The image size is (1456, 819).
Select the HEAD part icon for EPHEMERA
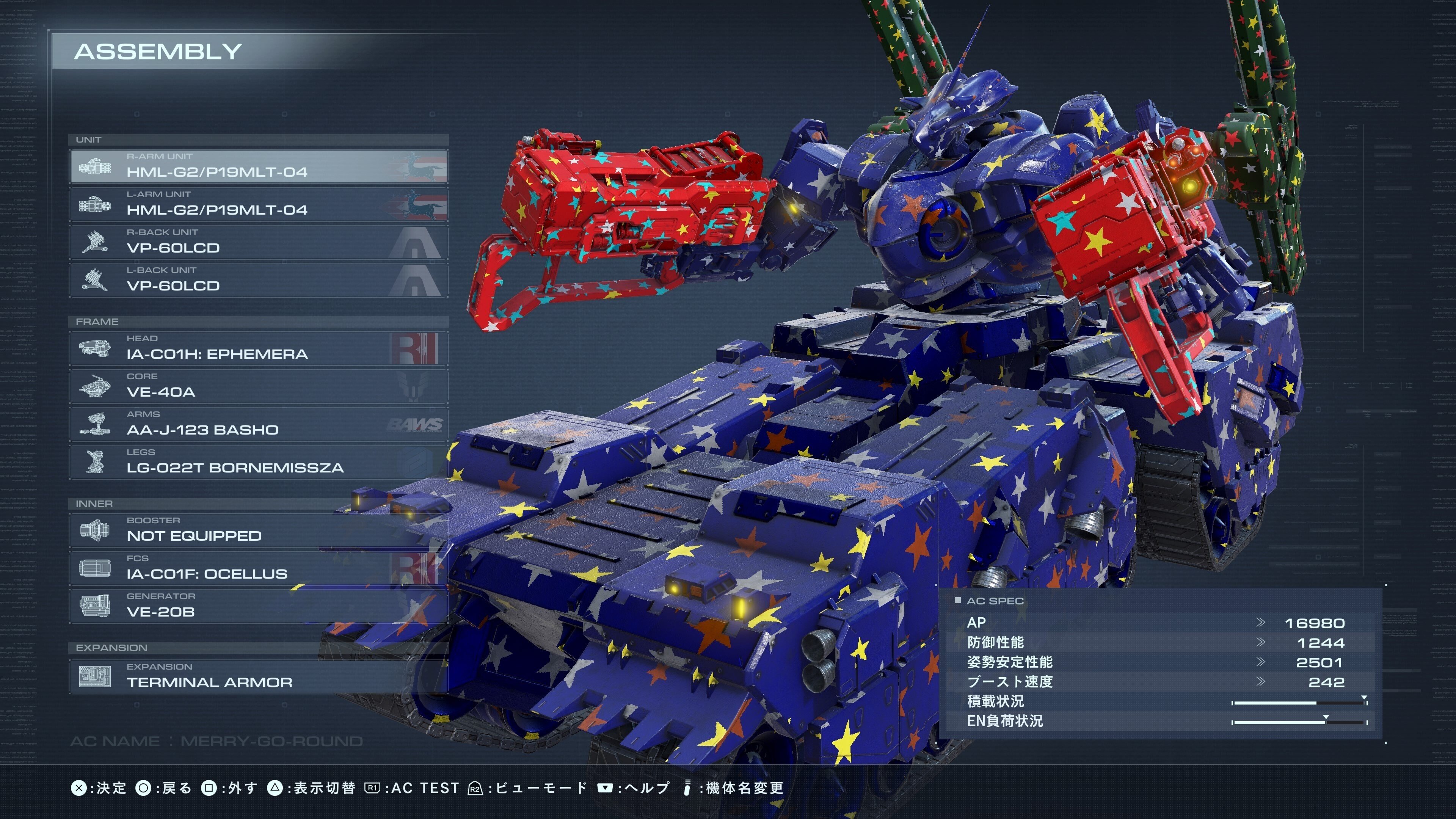95,348
